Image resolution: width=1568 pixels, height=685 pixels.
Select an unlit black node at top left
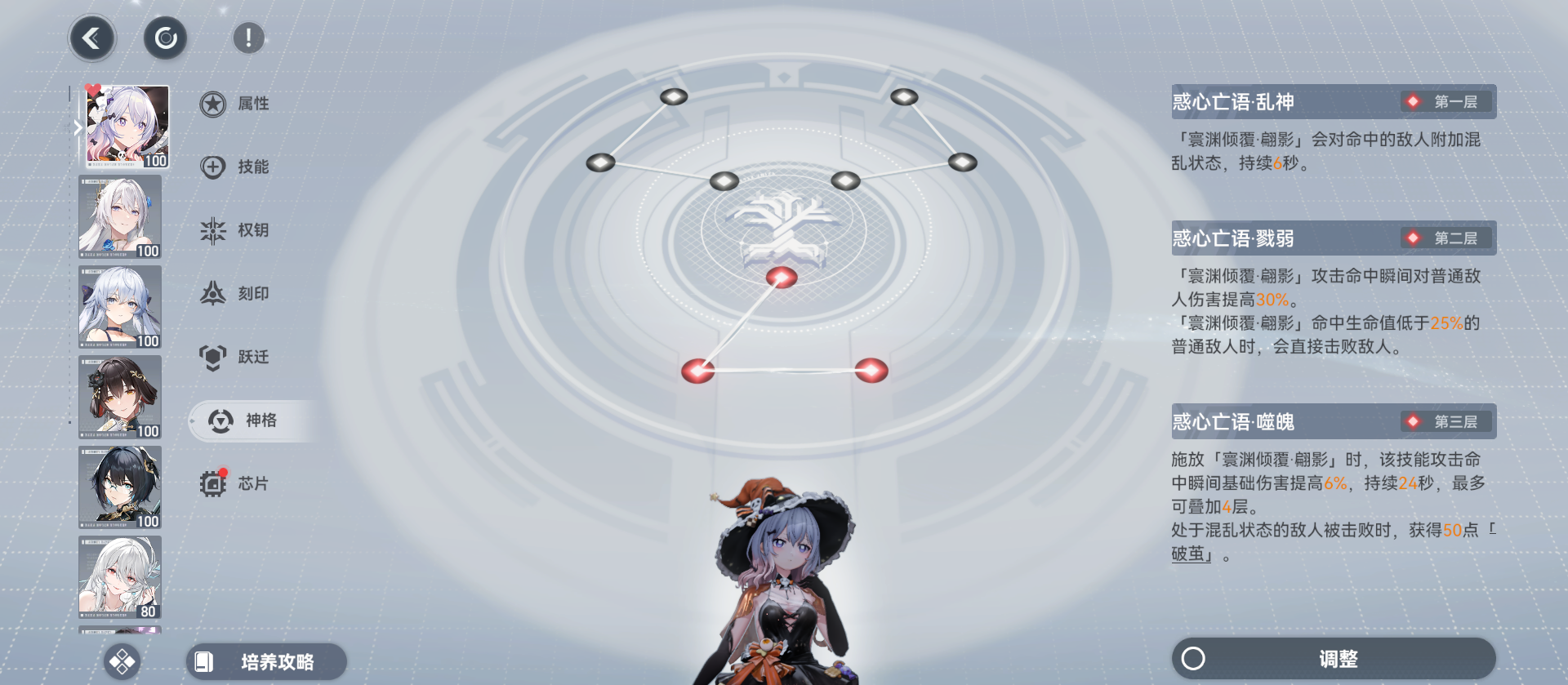click(x=673, y=96)
